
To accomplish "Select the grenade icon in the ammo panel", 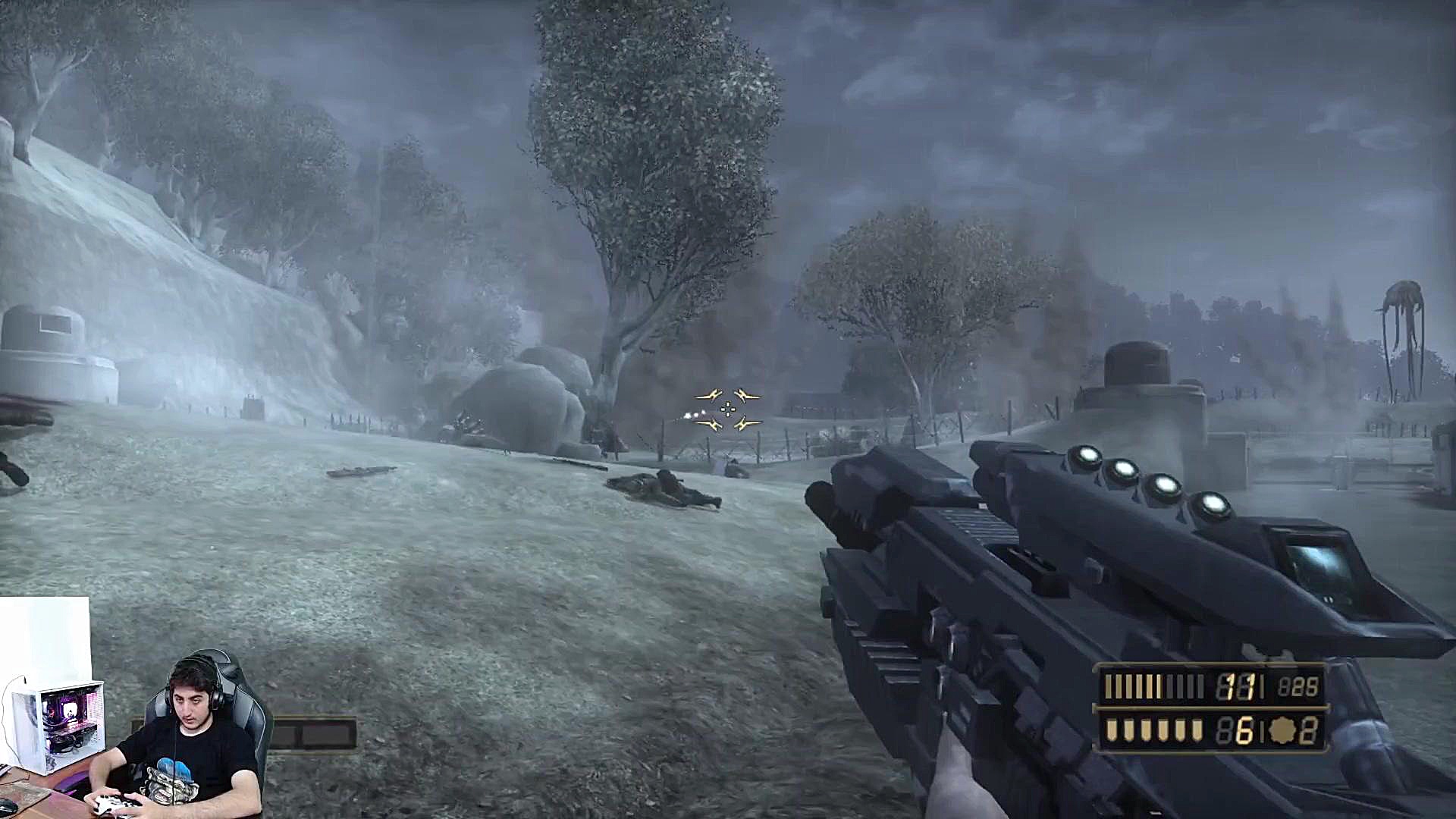I will tap(1282, 731).
